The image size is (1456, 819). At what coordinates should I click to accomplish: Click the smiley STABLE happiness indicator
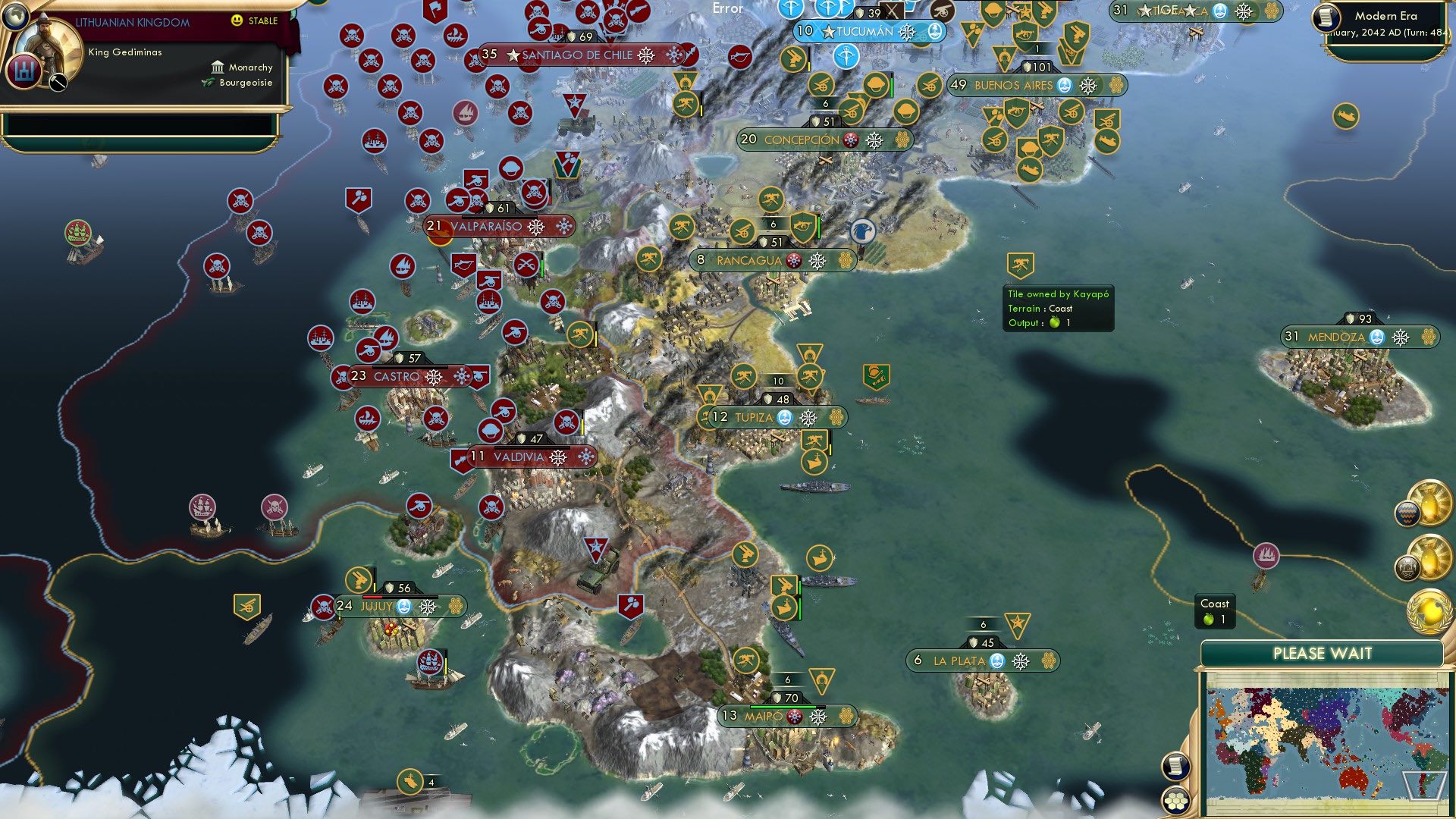pos(236,20)
